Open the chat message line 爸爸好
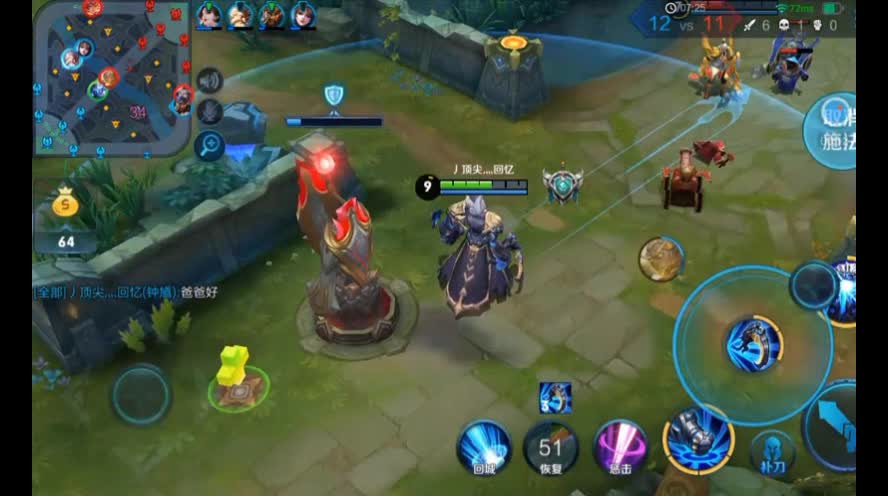This screenshot has height=496, width=888. [127, 293]
